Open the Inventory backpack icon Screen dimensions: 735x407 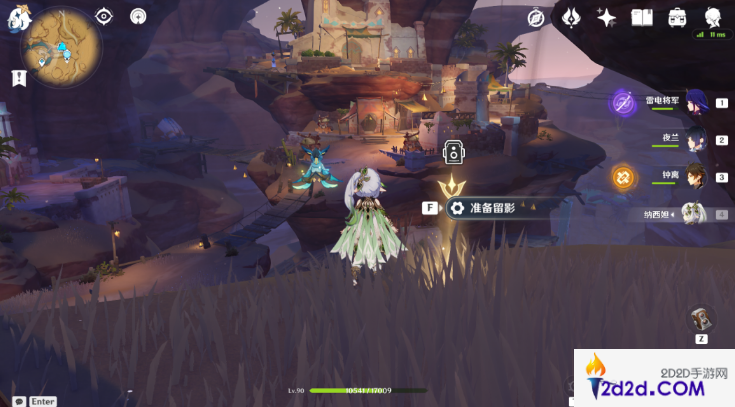(677, 17)
